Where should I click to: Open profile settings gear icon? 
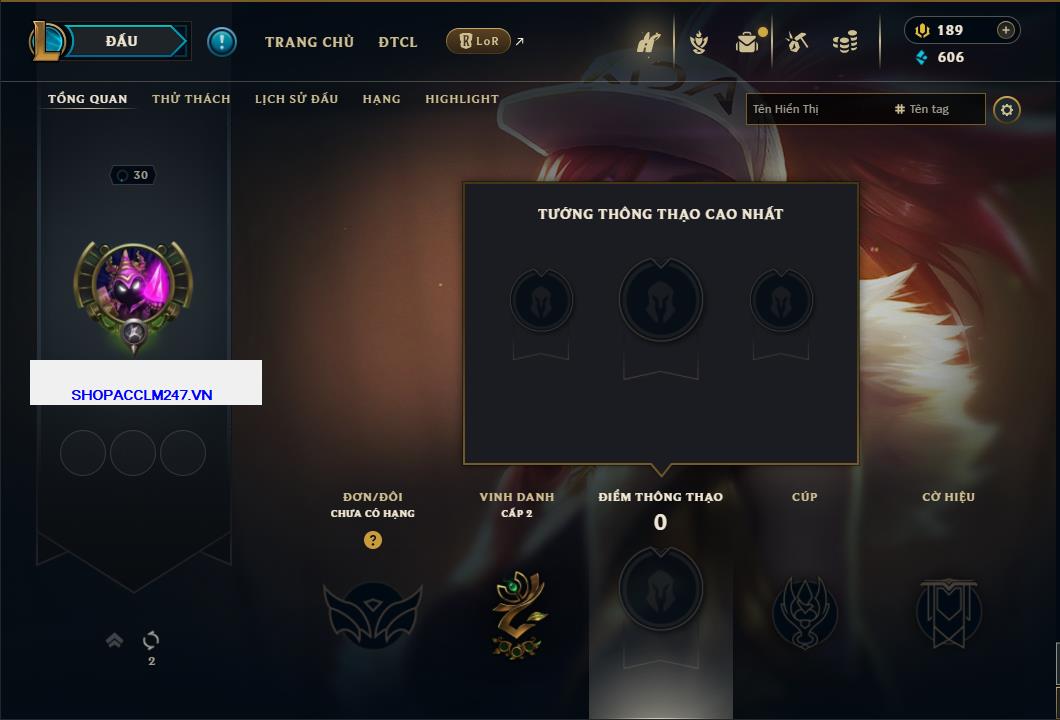pos(1007,109)
